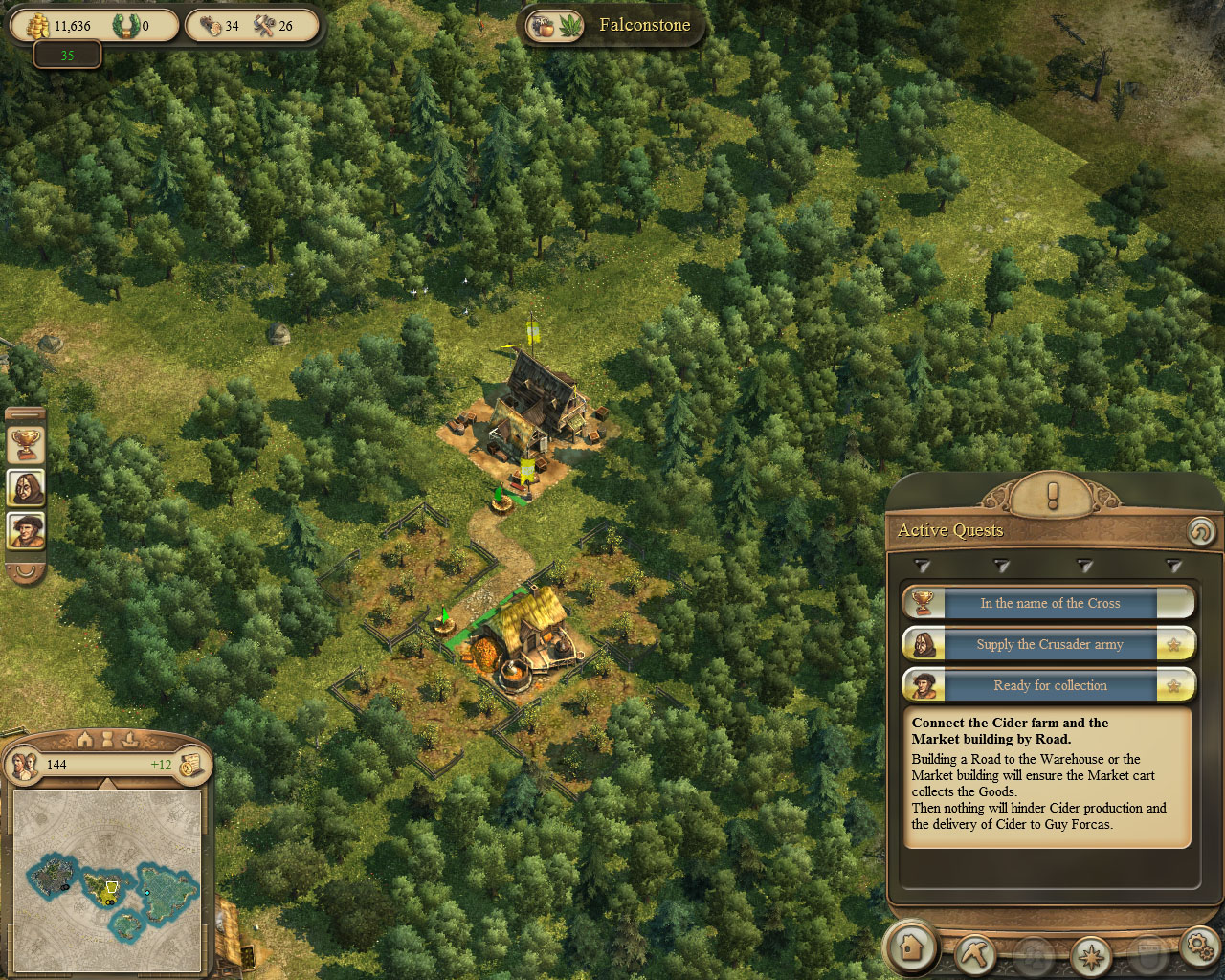Click the wood and tools resource bar
The width and height of the screenshot is (1225, 980).
(x=251, y=26)
